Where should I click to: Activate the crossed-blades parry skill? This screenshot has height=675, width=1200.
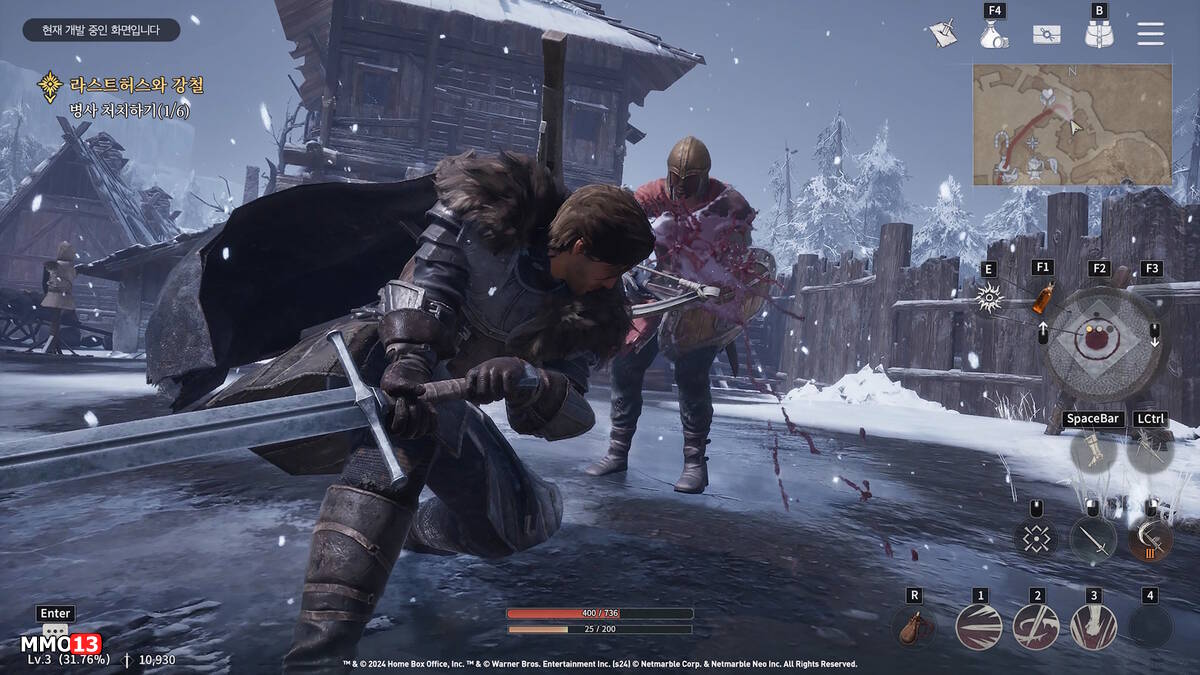(1150, 449)
